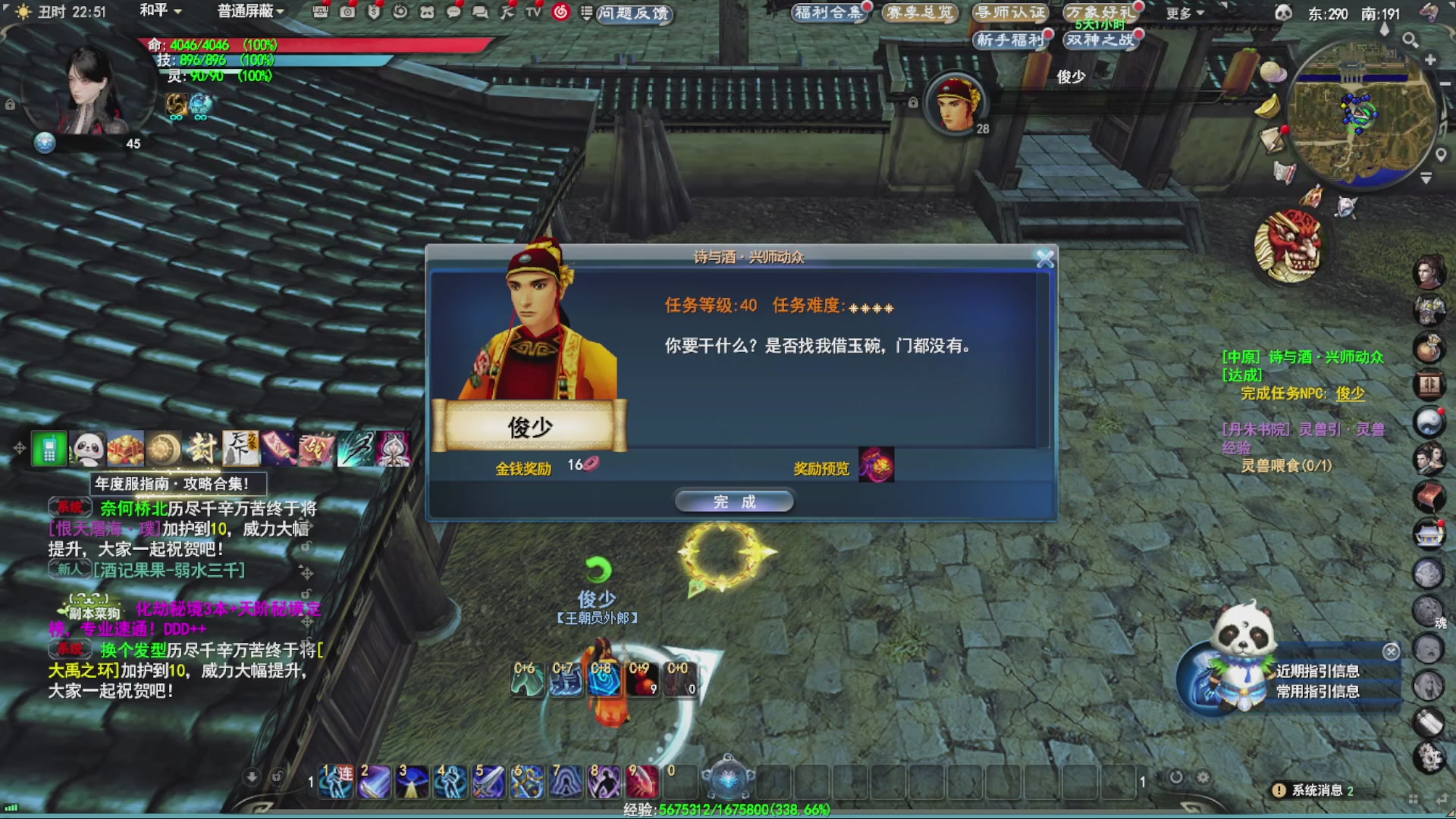Click the underlined 俊少 NPC link in quest tracker
Viewport: 1456px width, 819px height.
point(1349,394)
